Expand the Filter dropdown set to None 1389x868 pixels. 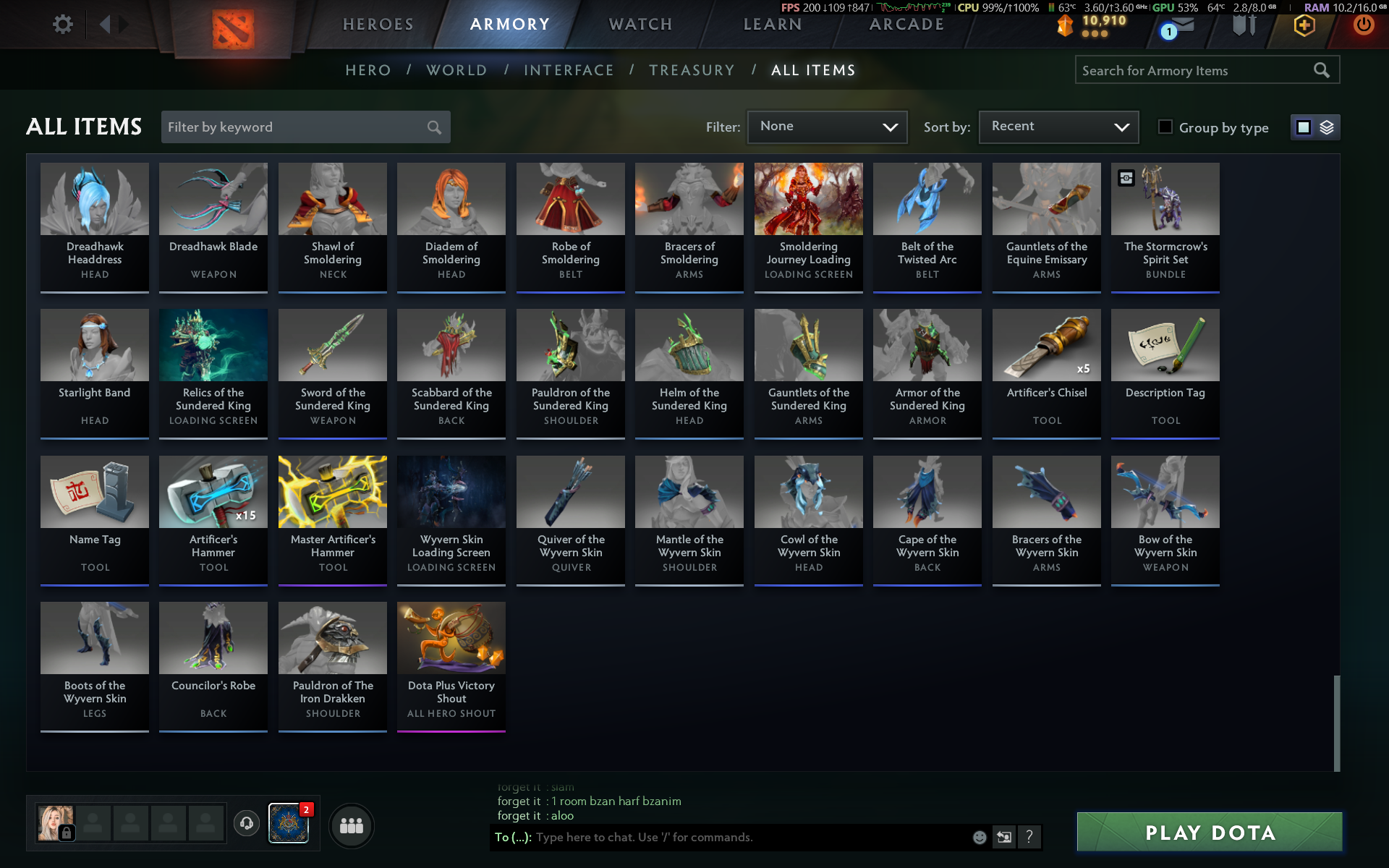click(x=827, y=127)
